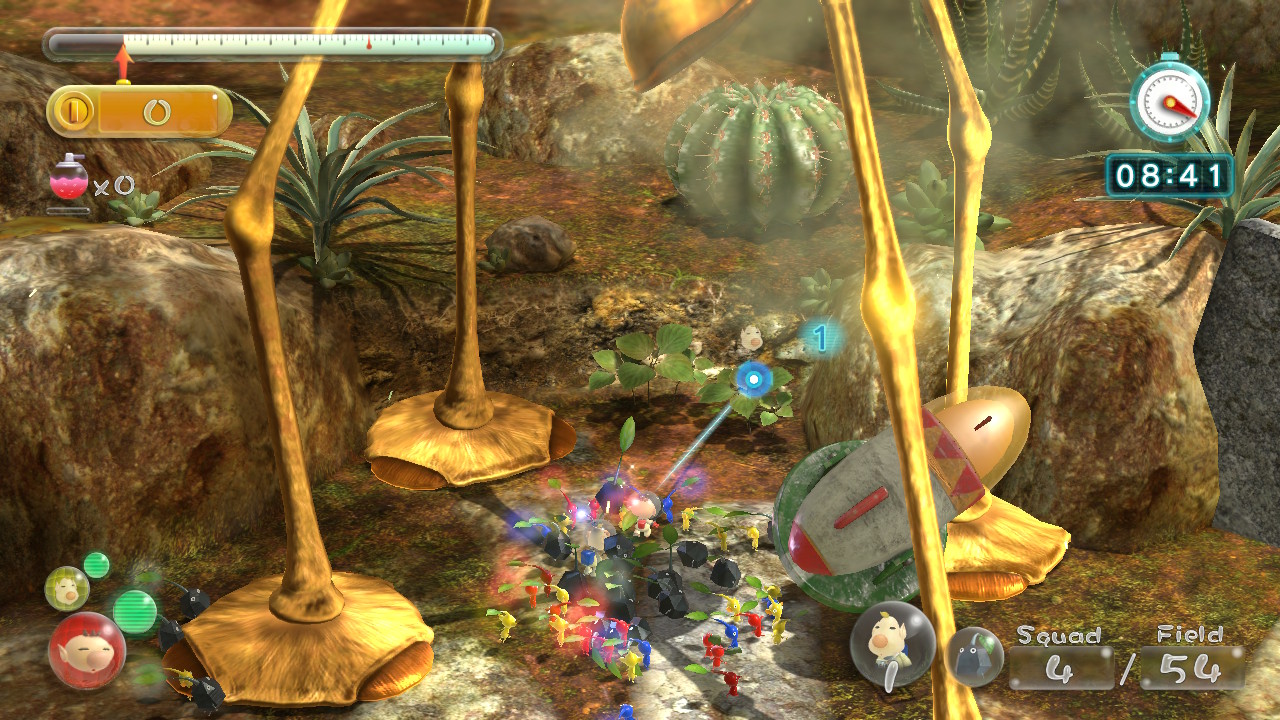
Task: Select the Rock Pikmin type icon
Action: point(974,657)
